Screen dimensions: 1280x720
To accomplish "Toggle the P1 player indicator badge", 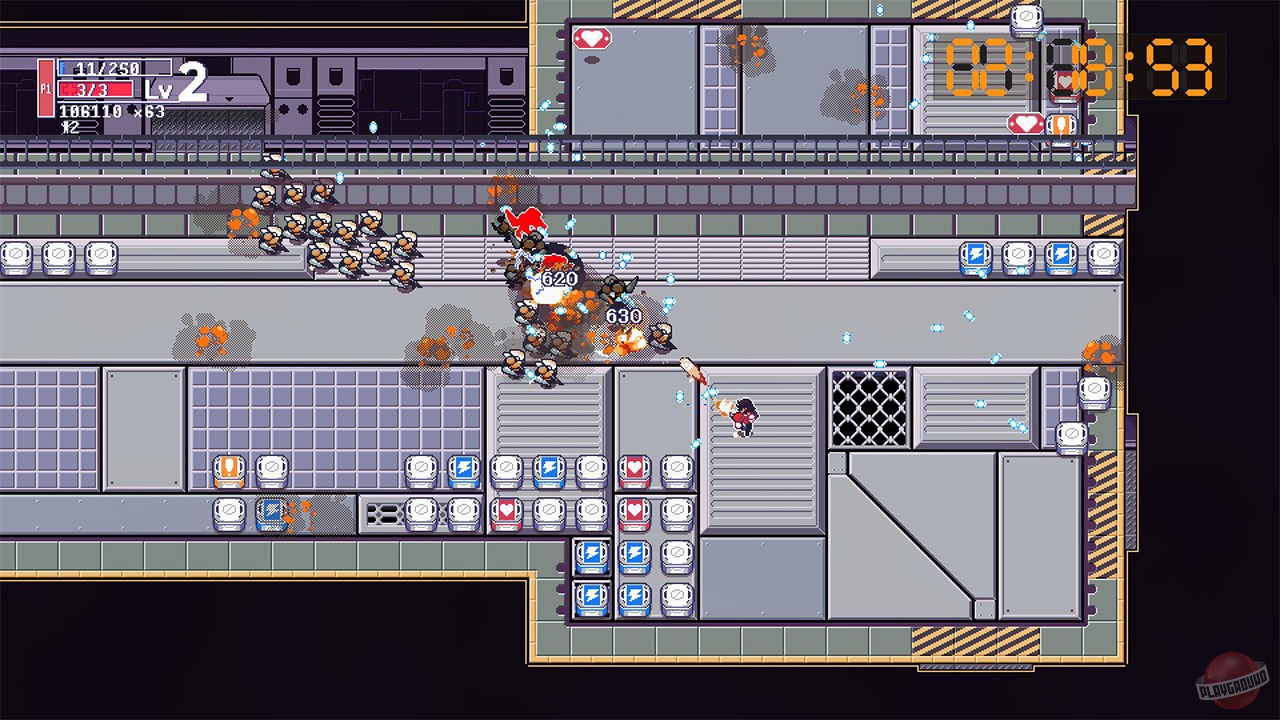I will point(46,88).
